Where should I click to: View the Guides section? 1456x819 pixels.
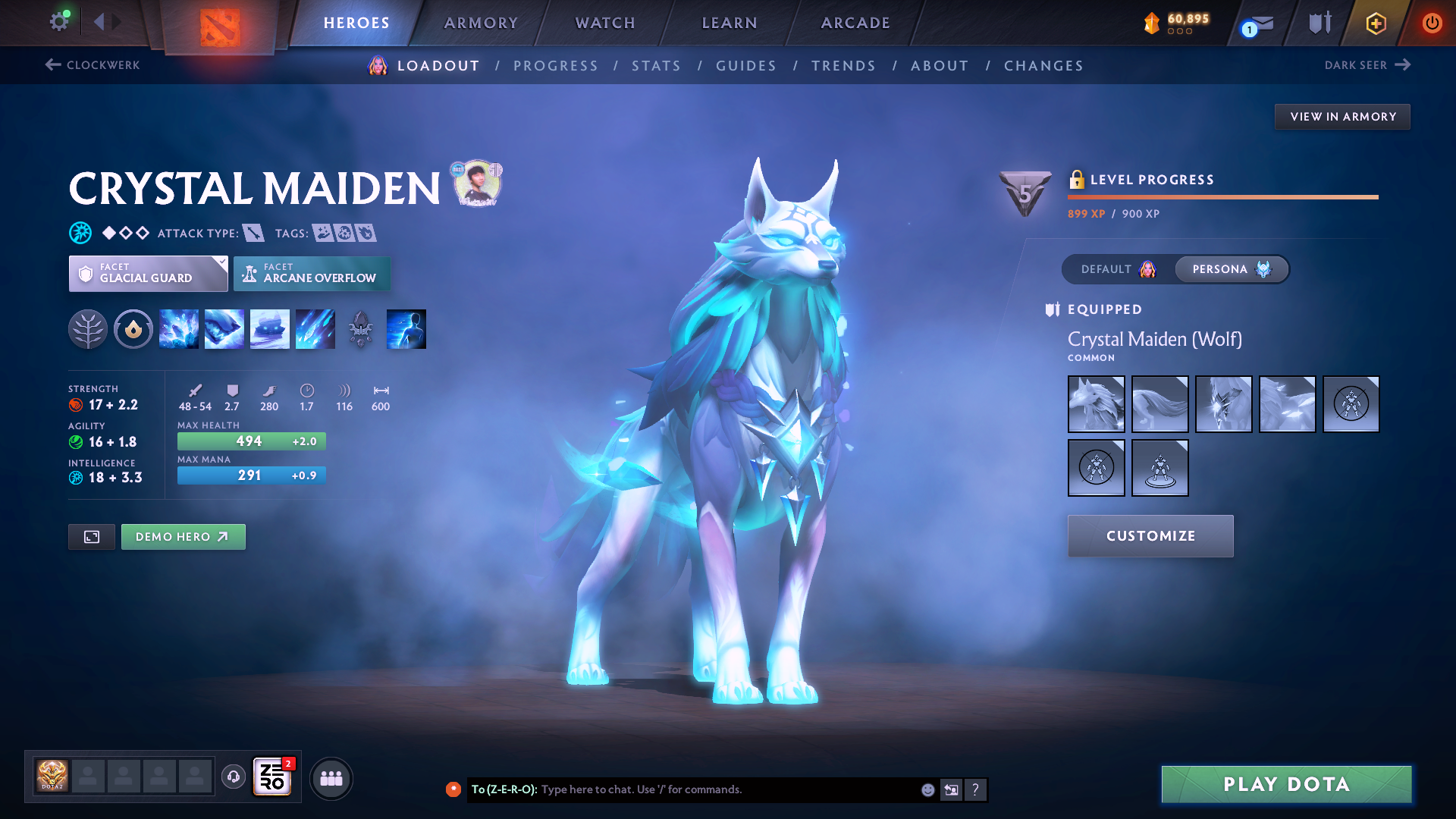746,66
